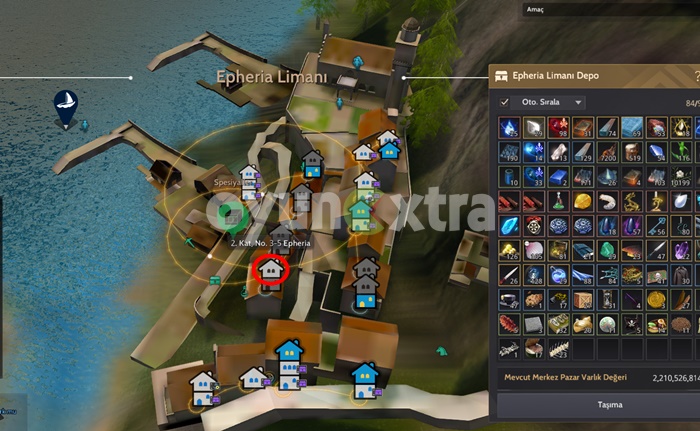Click the Epheria Limanı town label
Viewport: 700px width, 431px height.
click(272, 77)
